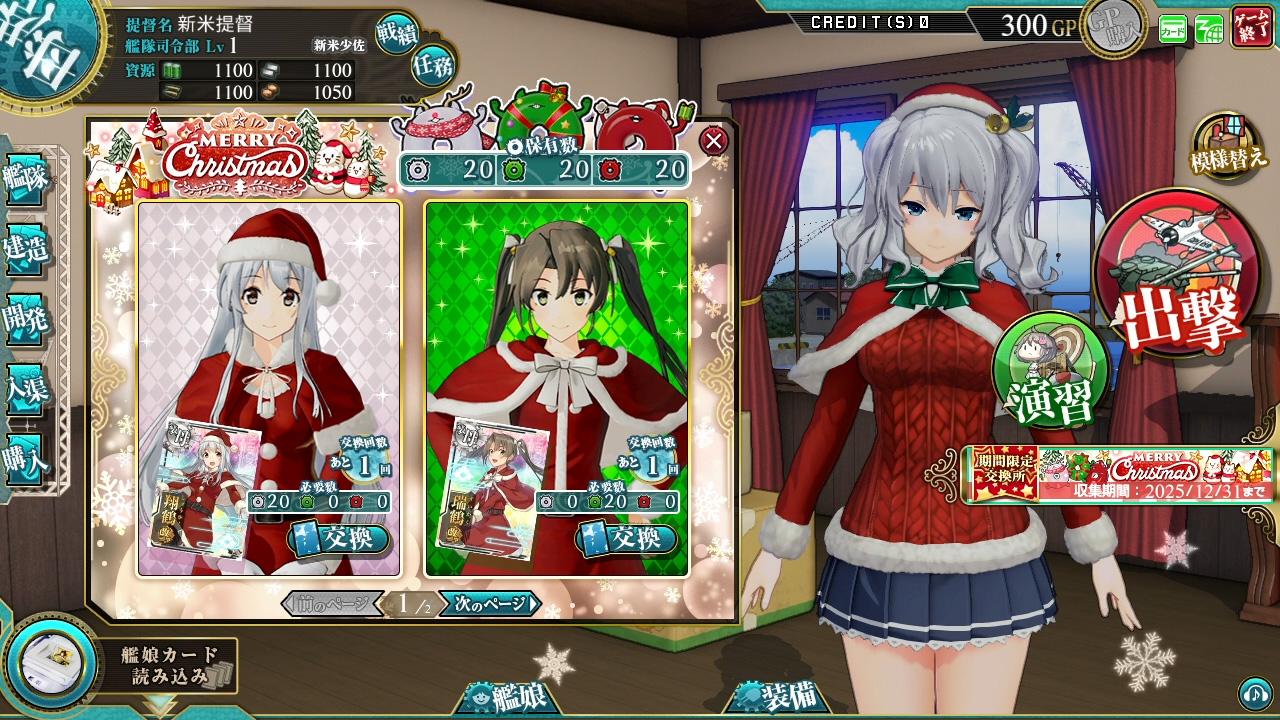The height and width of the screenshot is (720, 1280).
Task: Click the ゲーム終了 end game button
Action: [1252, 26]
